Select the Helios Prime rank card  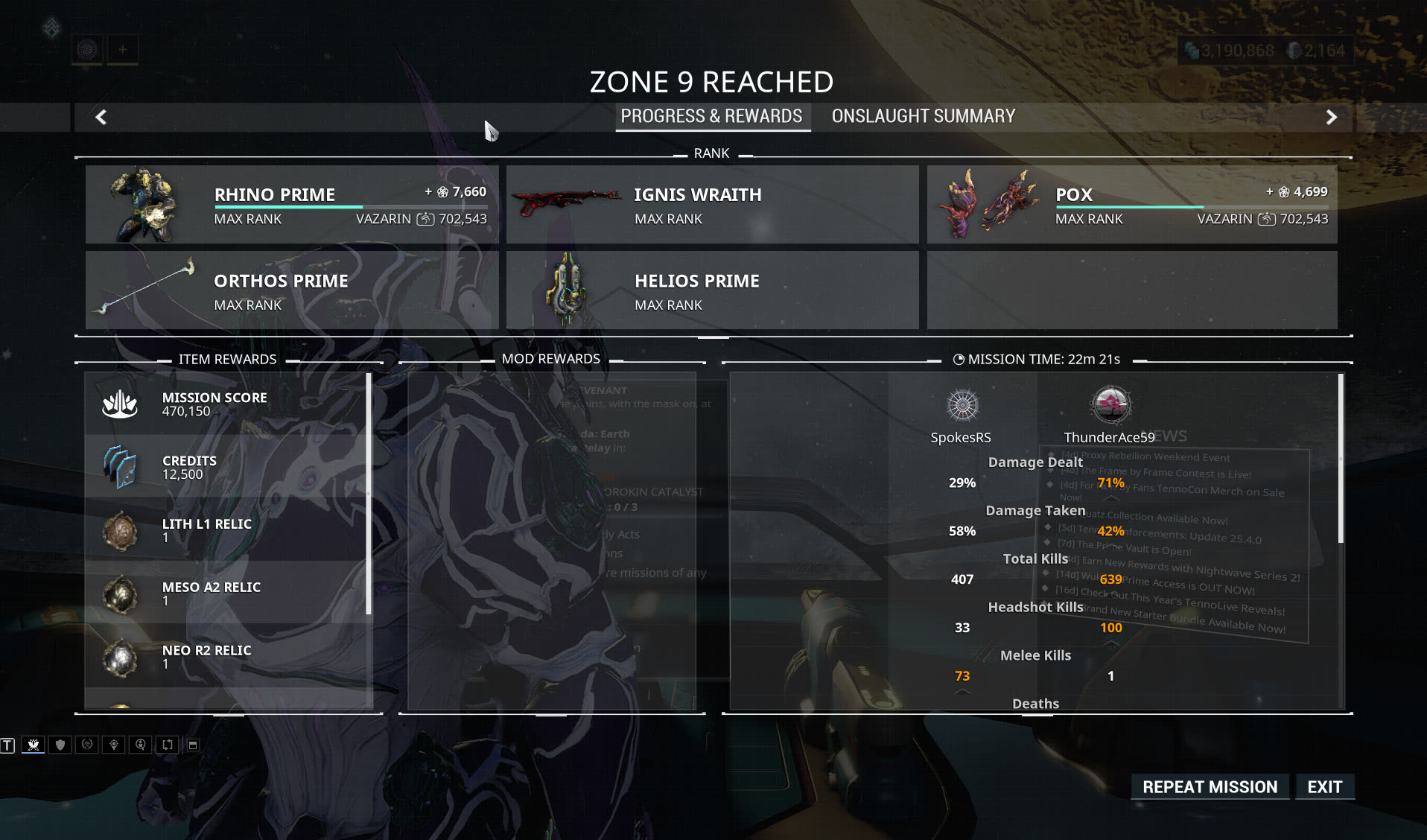pos(712,290)
